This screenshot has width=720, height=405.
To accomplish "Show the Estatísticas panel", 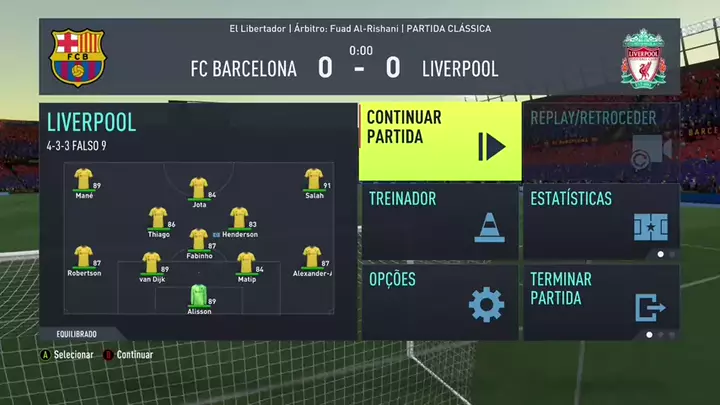I will click(600, 221).
